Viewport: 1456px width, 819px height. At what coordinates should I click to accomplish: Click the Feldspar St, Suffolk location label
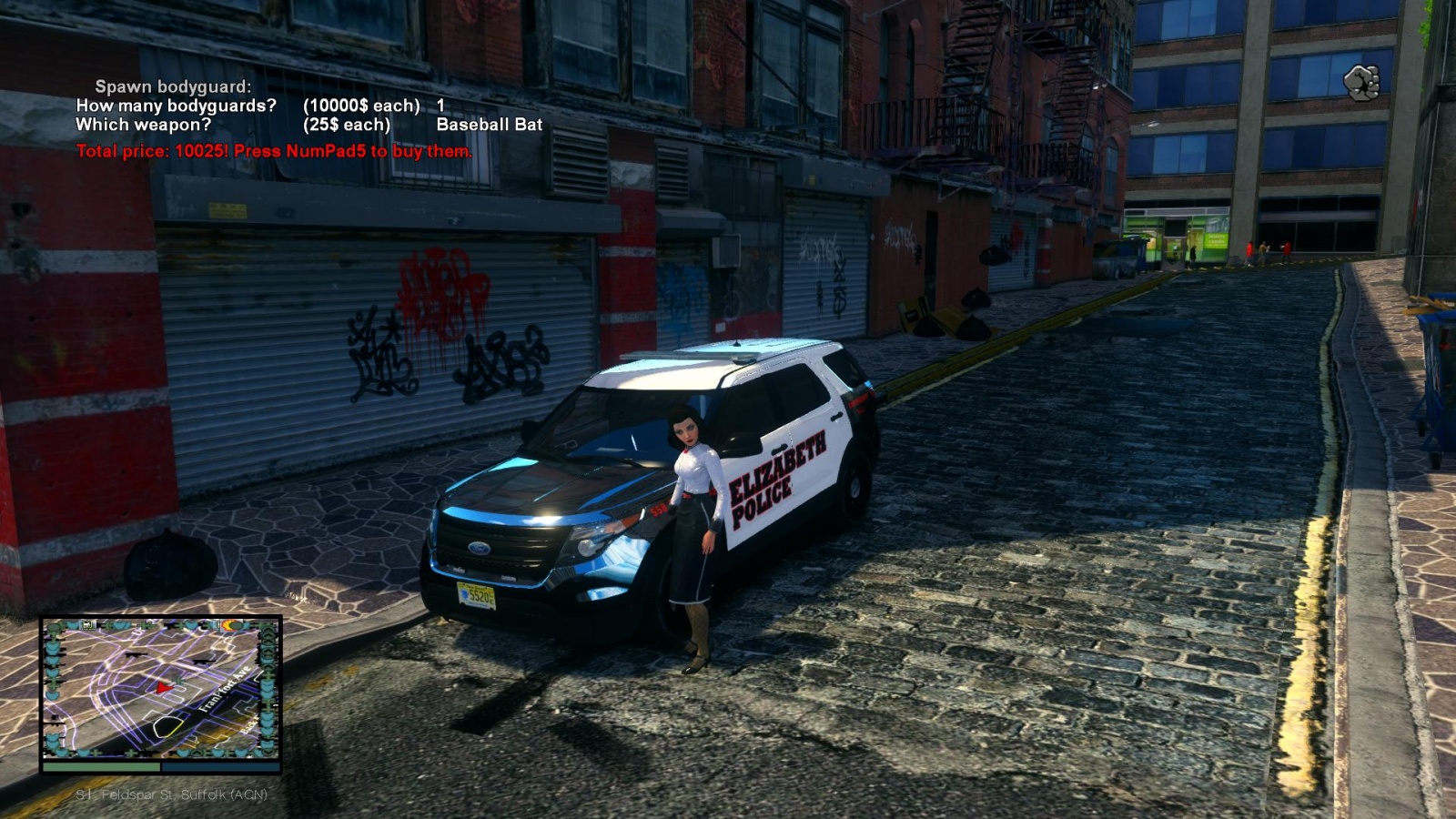tap(173, 794)
